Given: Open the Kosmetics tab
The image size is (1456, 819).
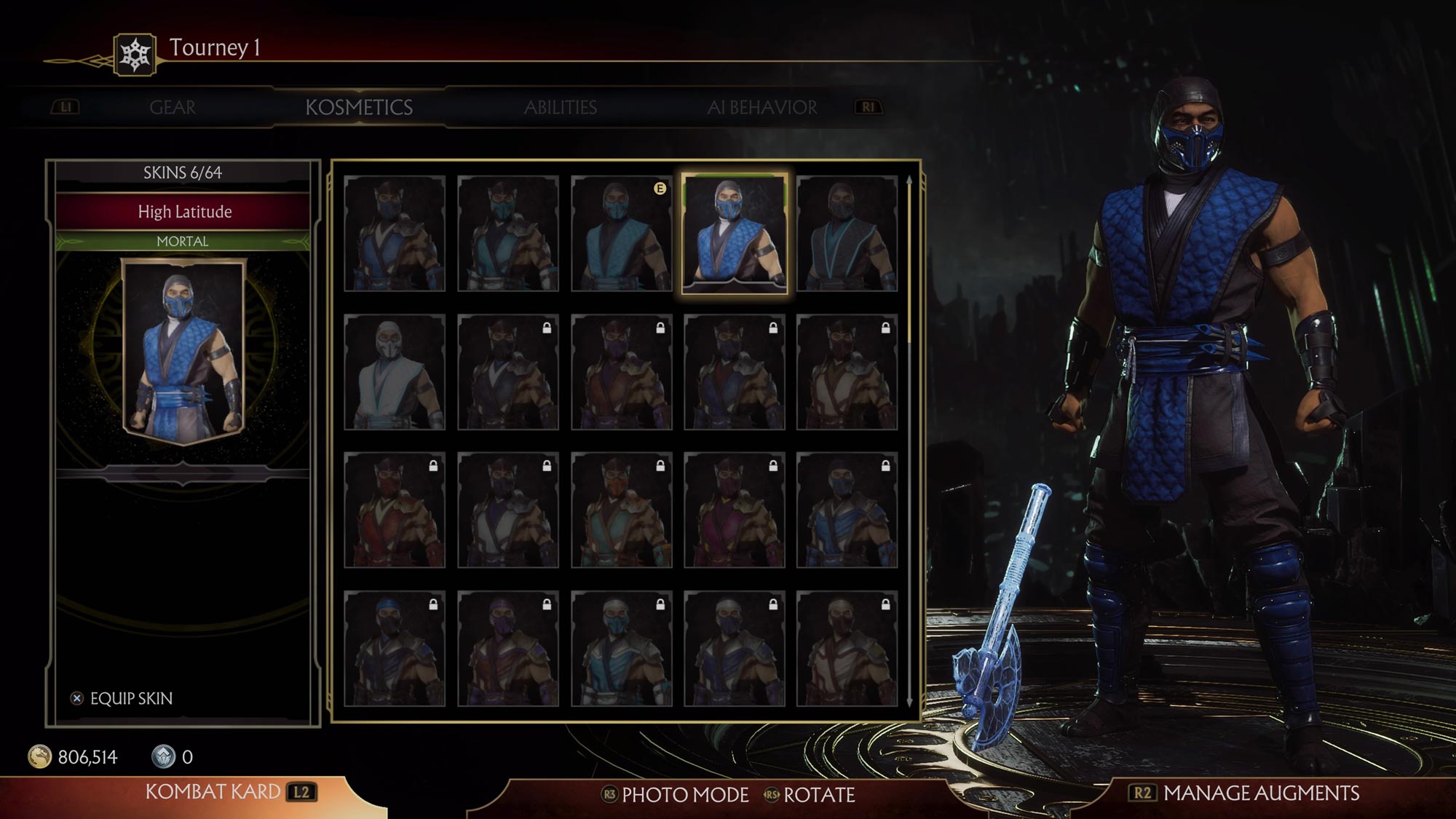Looking at the screenshot, I should tap(359, 108).
